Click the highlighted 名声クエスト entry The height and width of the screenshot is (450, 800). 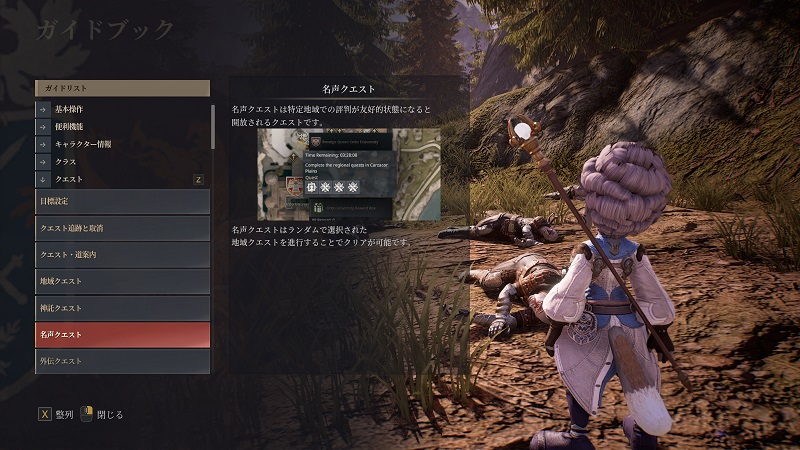click(x=122, y=334)
